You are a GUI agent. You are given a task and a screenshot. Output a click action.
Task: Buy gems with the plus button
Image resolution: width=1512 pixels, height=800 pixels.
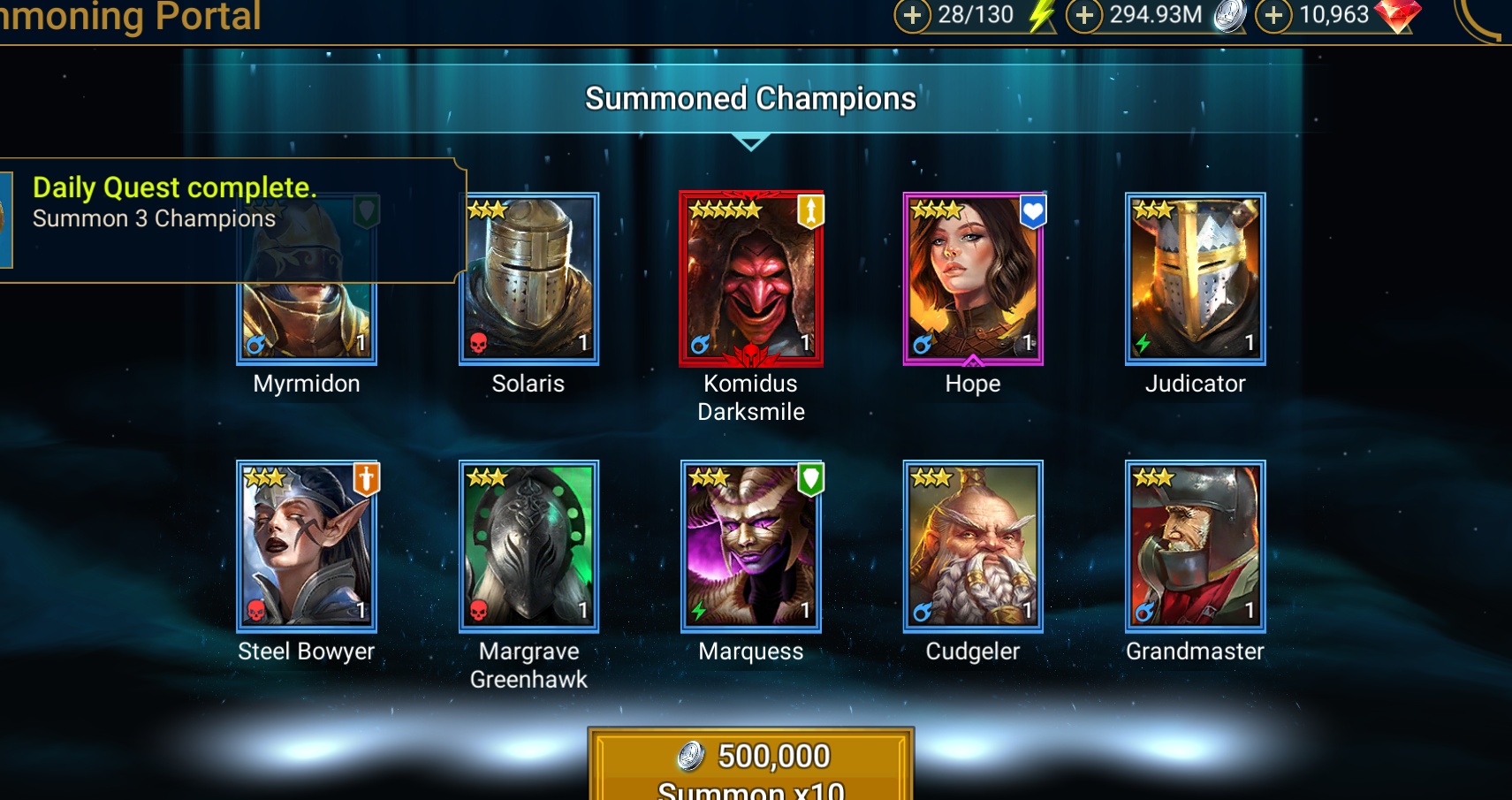tap(1273, 15)
